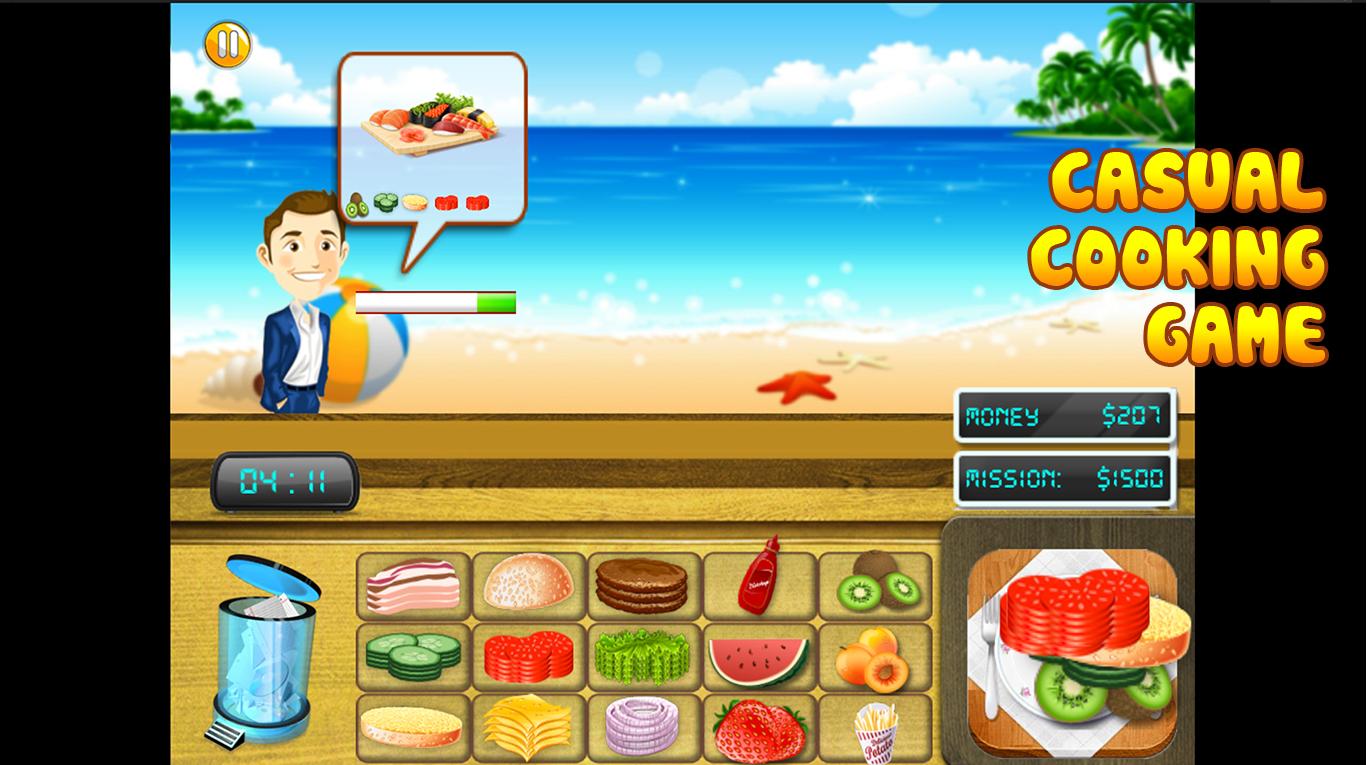Click the Money counter display
The image size is (1368, 765).
click(x=1063, y=414)
